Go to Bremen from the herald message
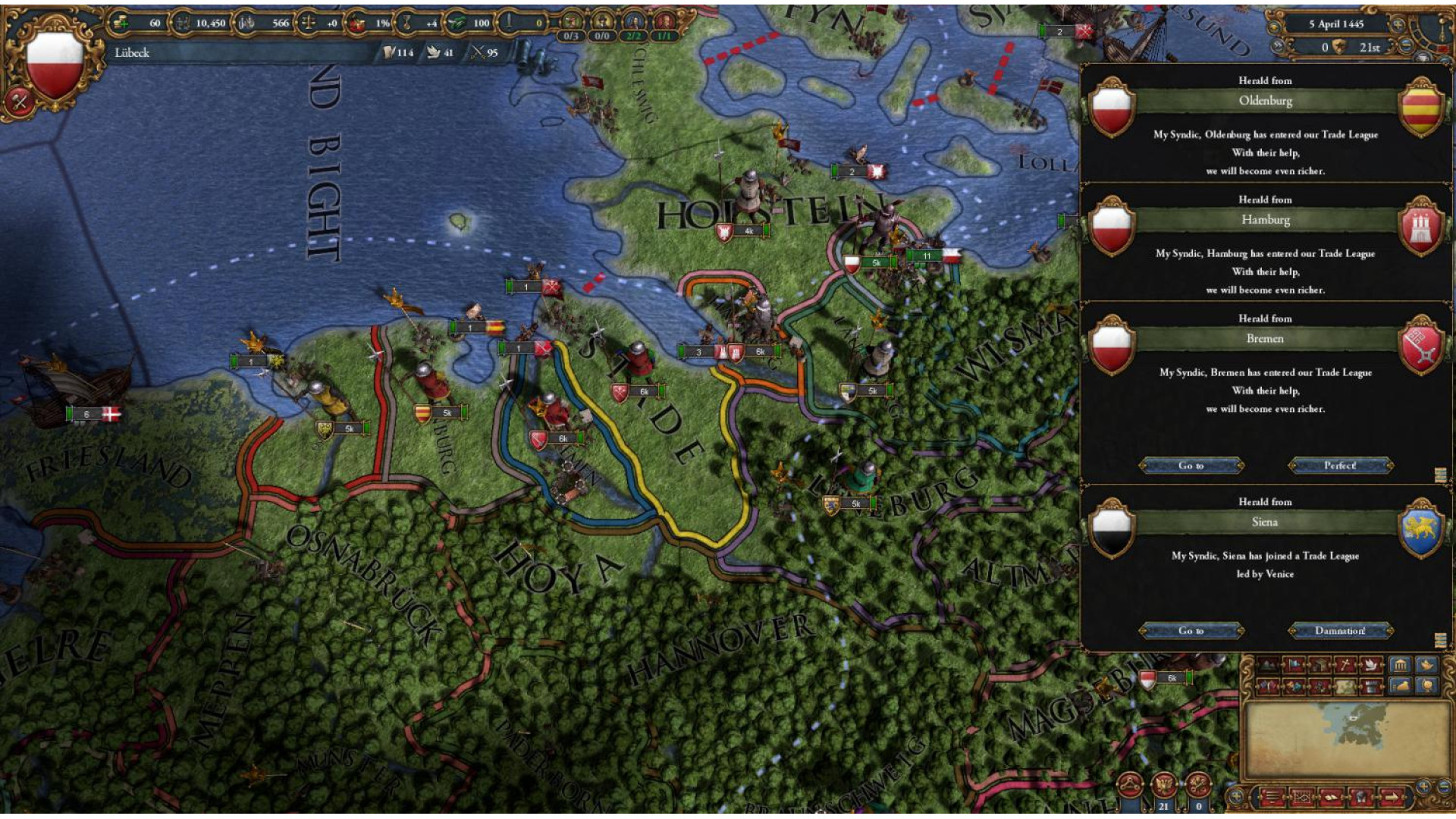Screen dimensions: 1456x819 (1191, 466)
